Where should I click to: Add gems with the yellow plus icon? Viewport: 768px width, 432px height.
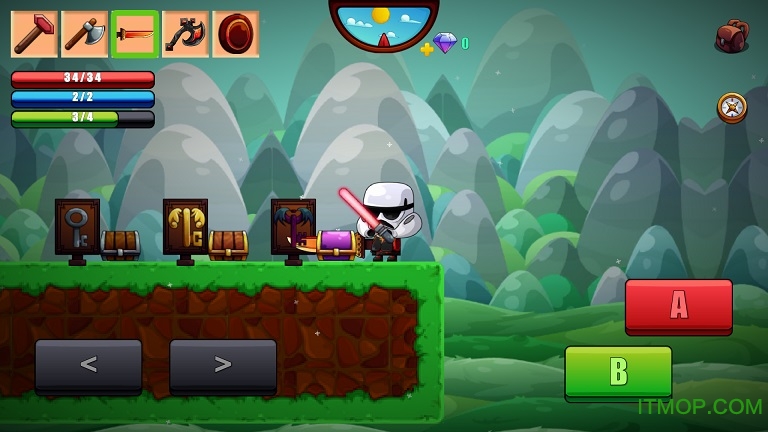click(427, 48)
